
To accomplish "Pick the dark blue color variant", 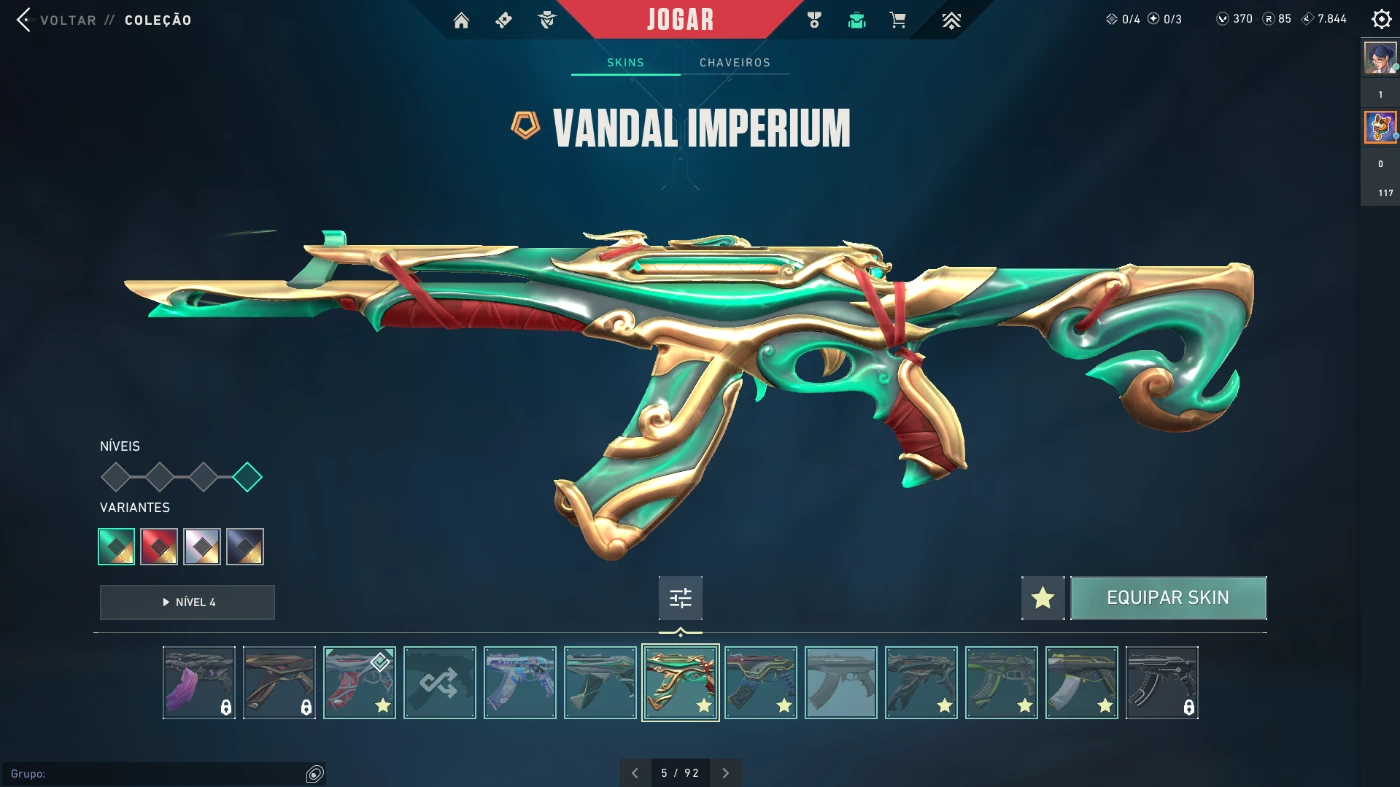I will [x=245, y=547].
